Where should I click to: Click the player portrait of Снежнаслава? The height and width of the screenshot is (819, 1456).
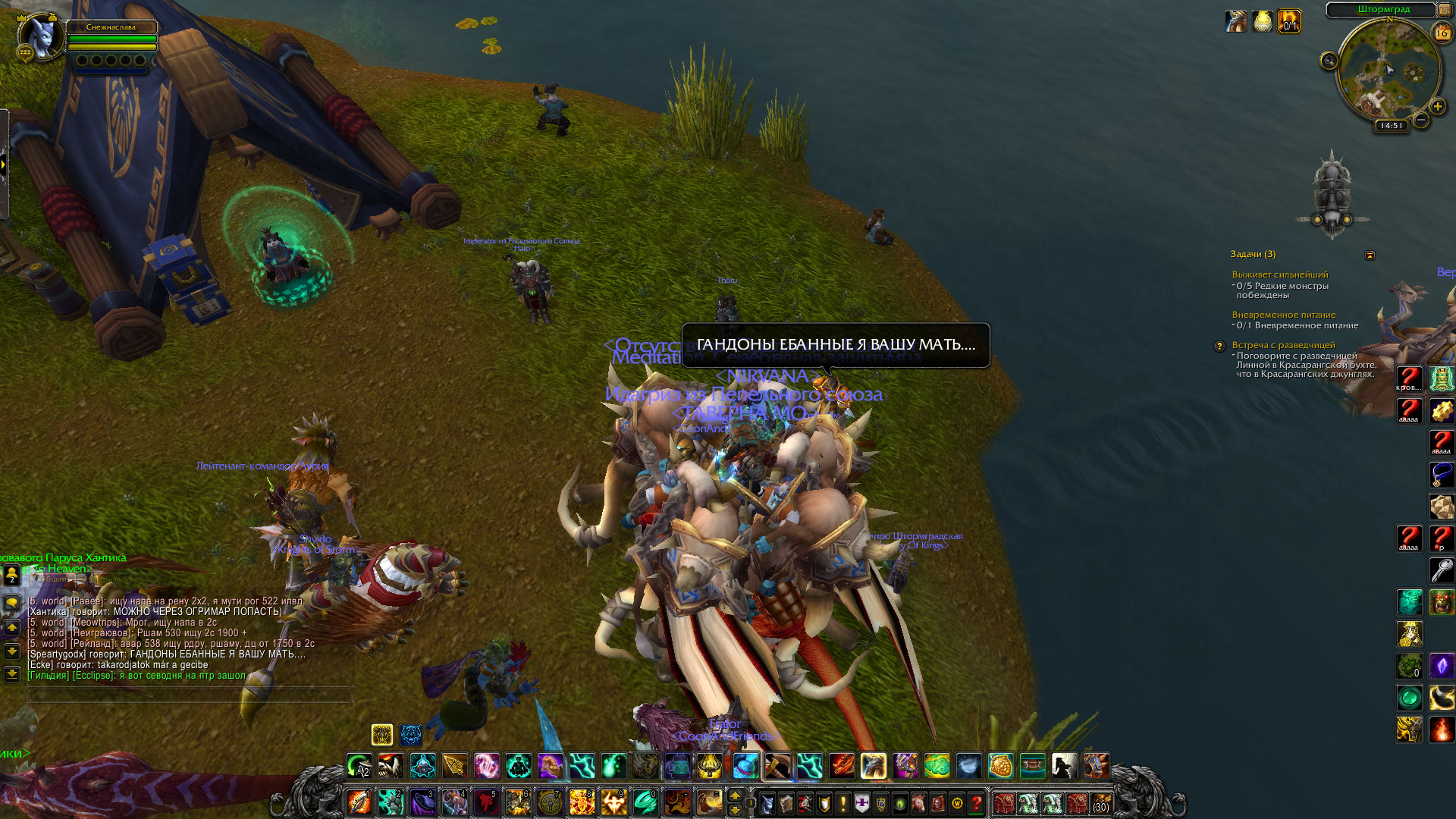tap(40, 36)
